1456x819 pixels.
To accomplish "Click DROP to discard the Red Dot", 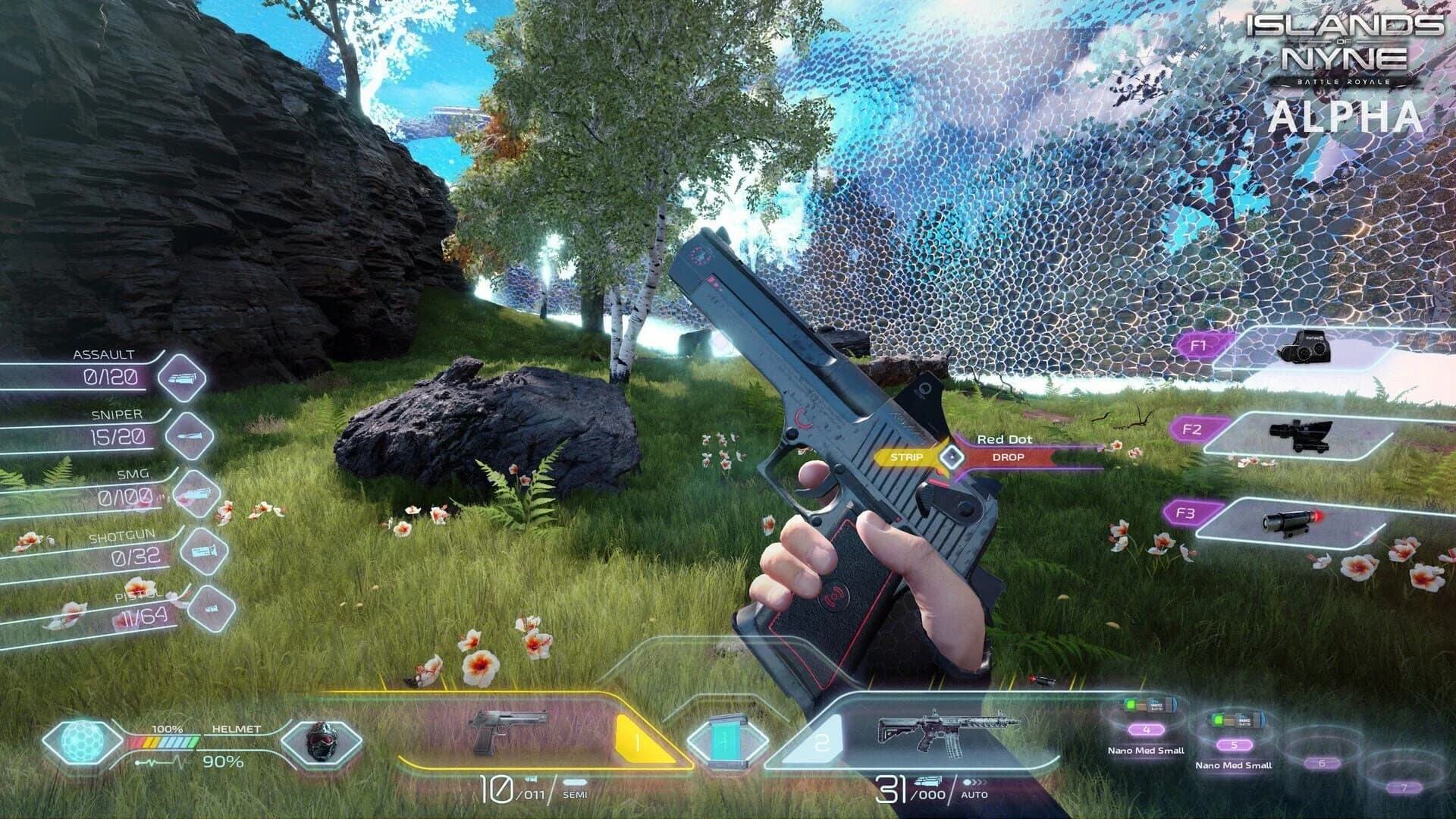I will pyautogui.click(x=1009, y=457).
